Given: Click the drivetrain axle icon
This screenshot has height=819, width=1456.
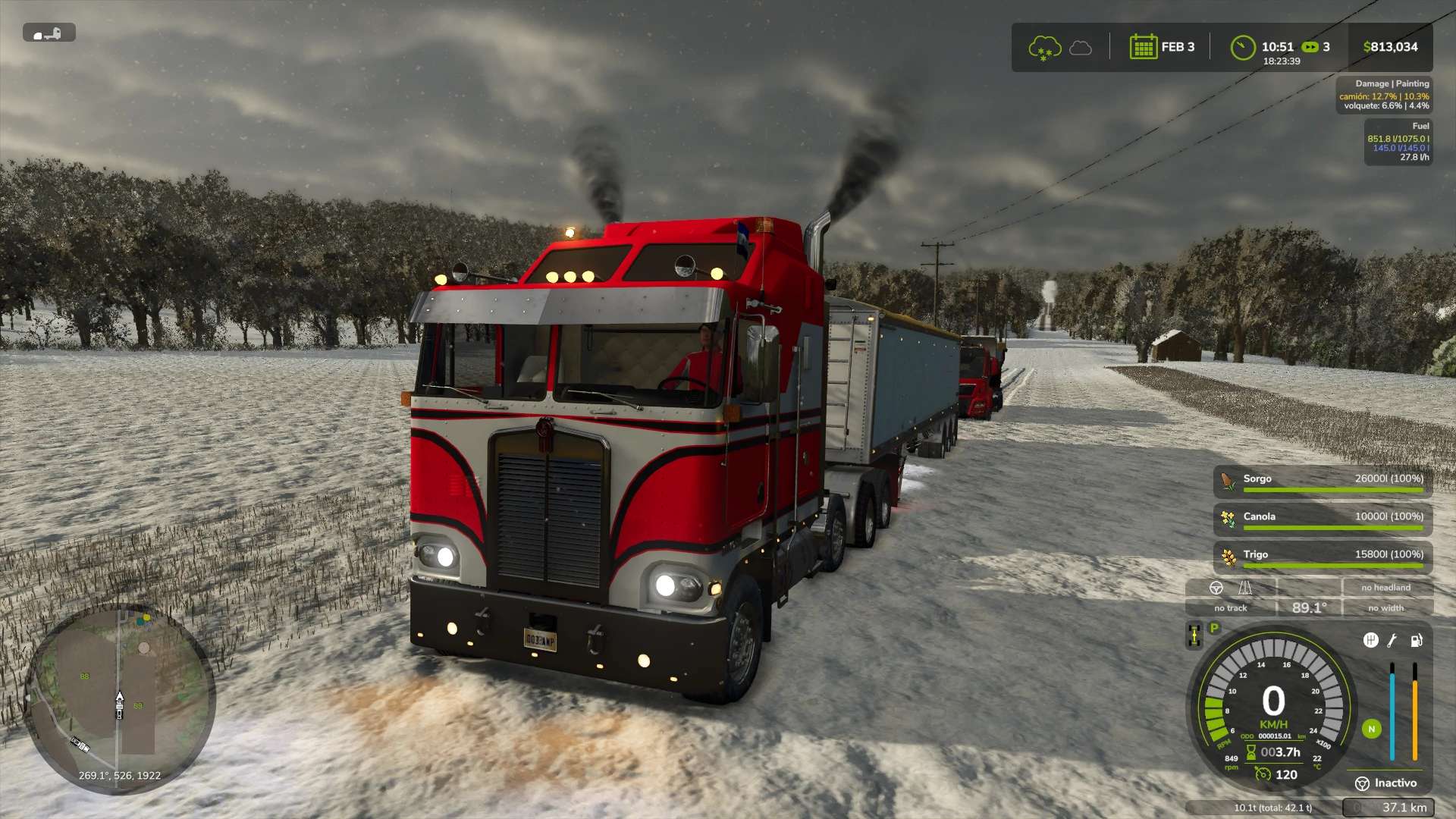Looking at the screenshot, I should coord(1194,635).
